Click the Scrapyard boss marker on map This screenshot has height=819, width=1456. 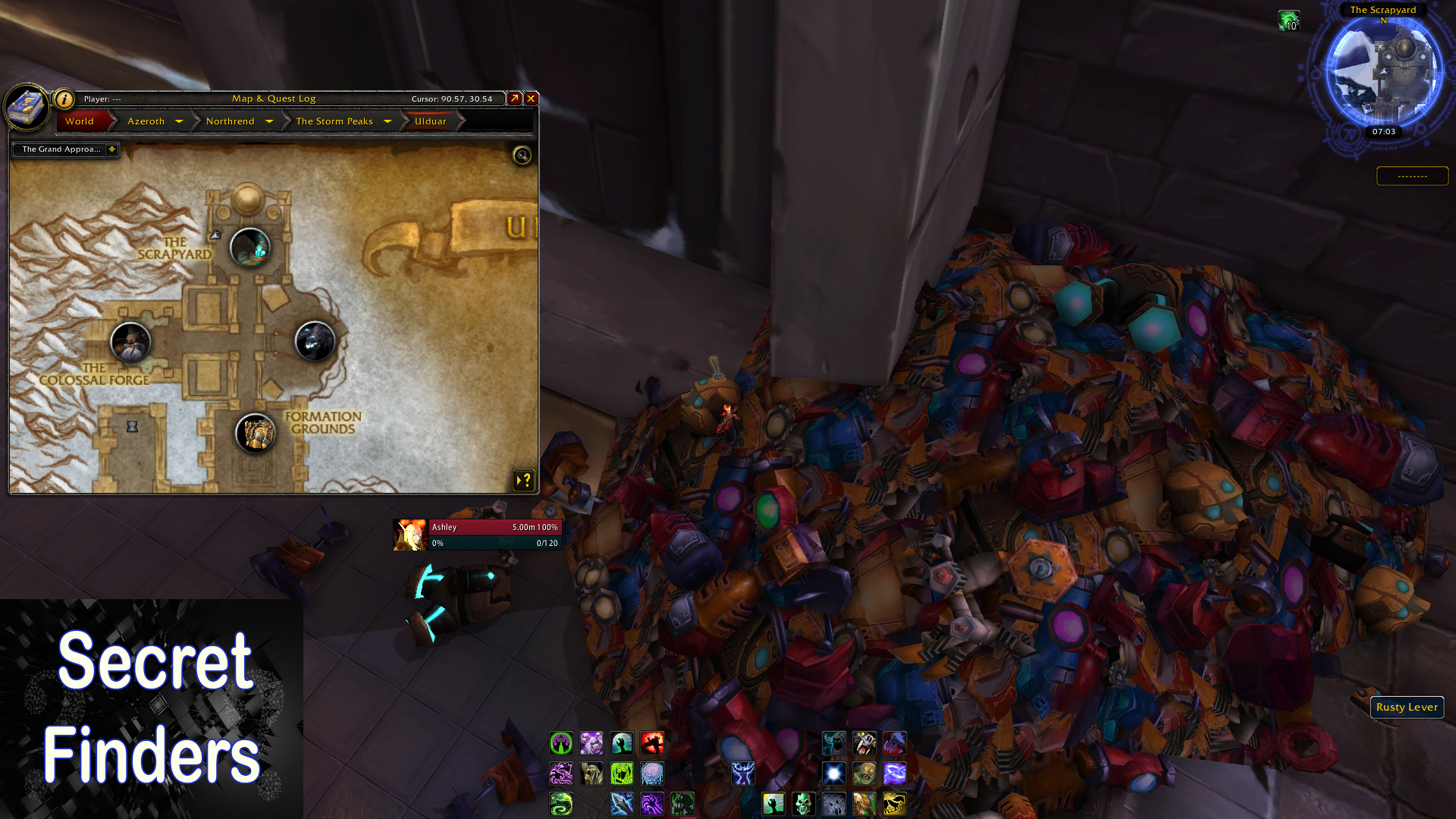click(249, 247)
